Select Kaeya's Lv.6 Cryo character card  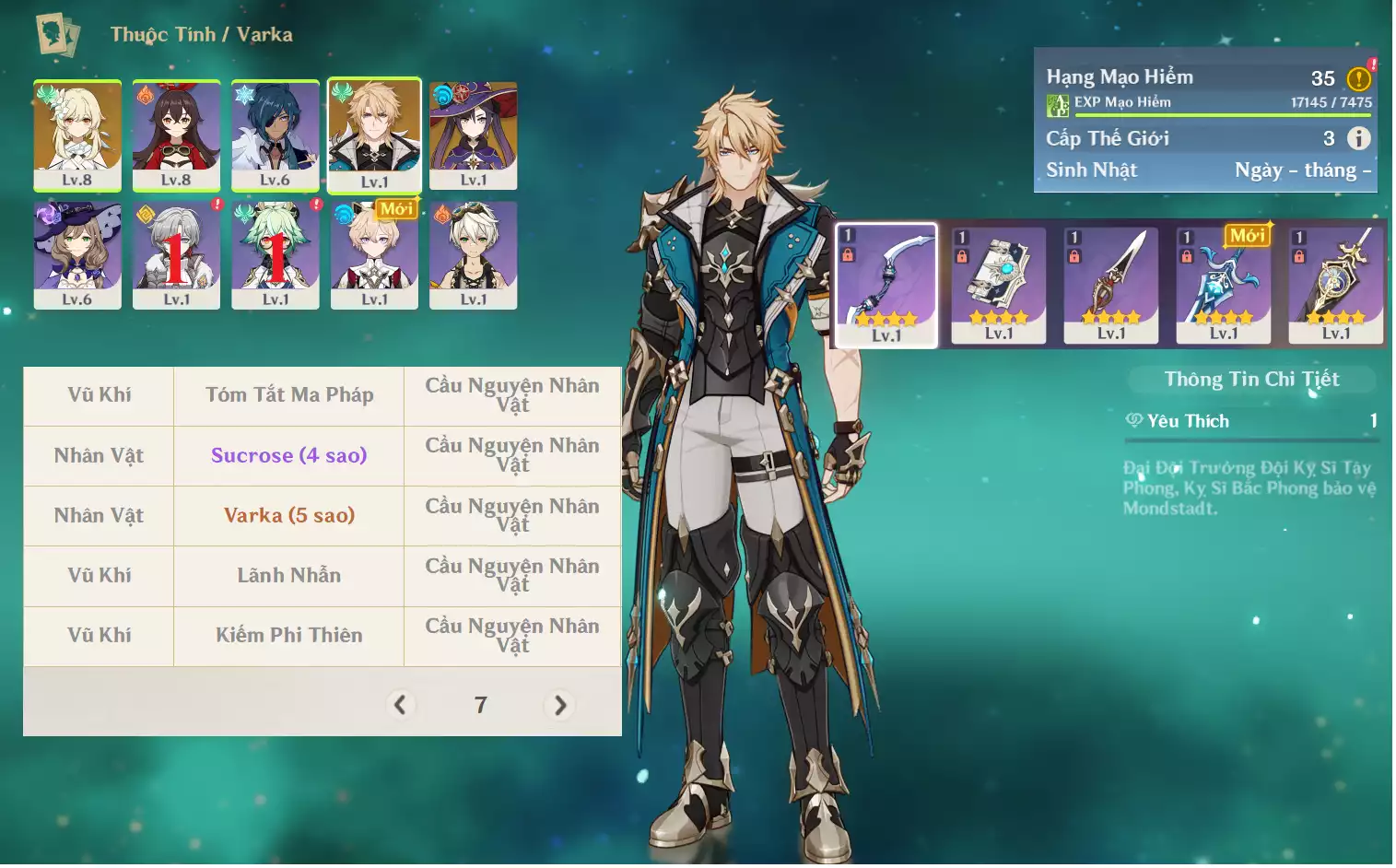pos(276,135)
